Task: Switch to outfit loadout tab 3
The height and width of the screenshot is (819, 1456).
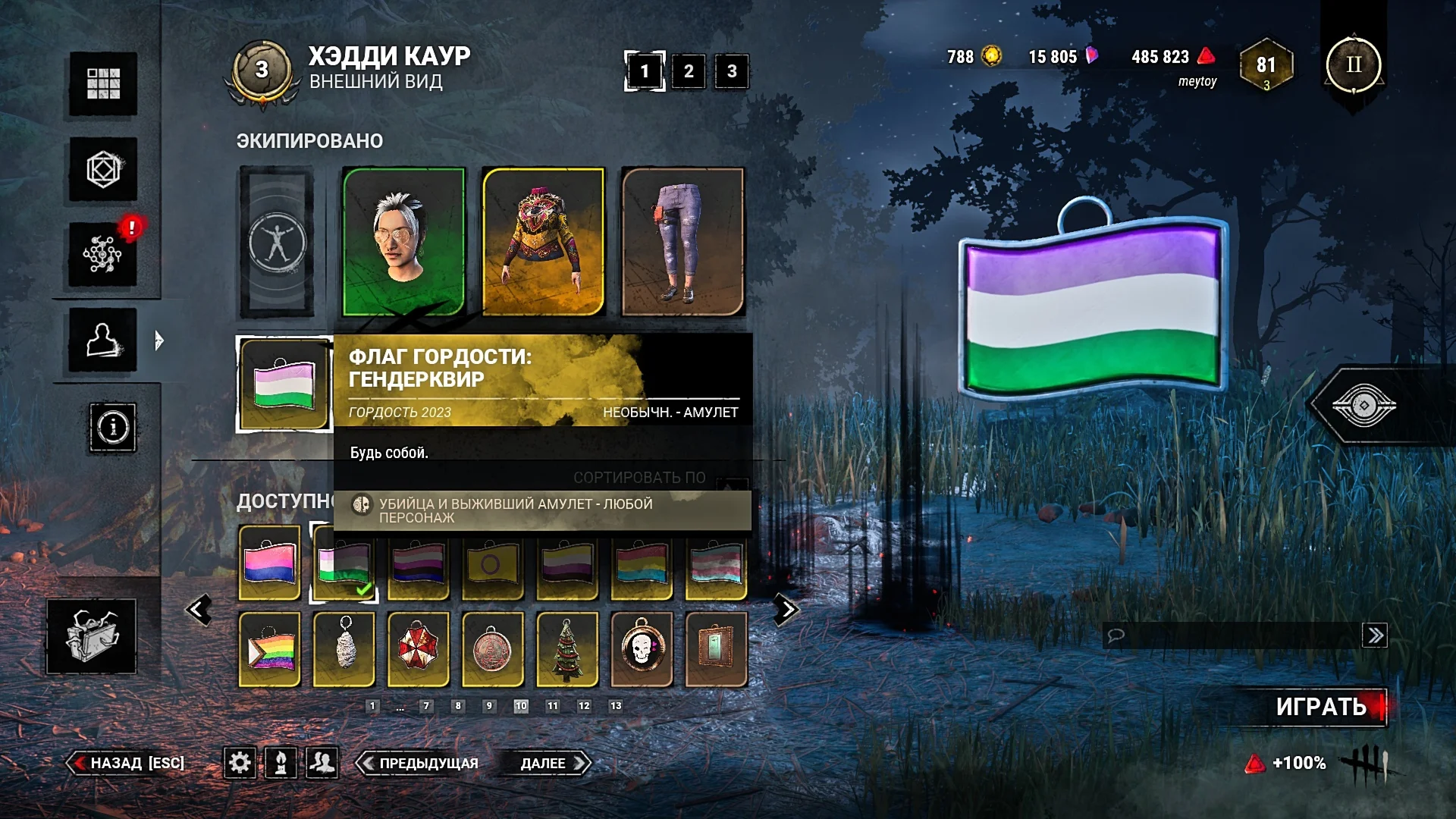Action: [730, 72]
